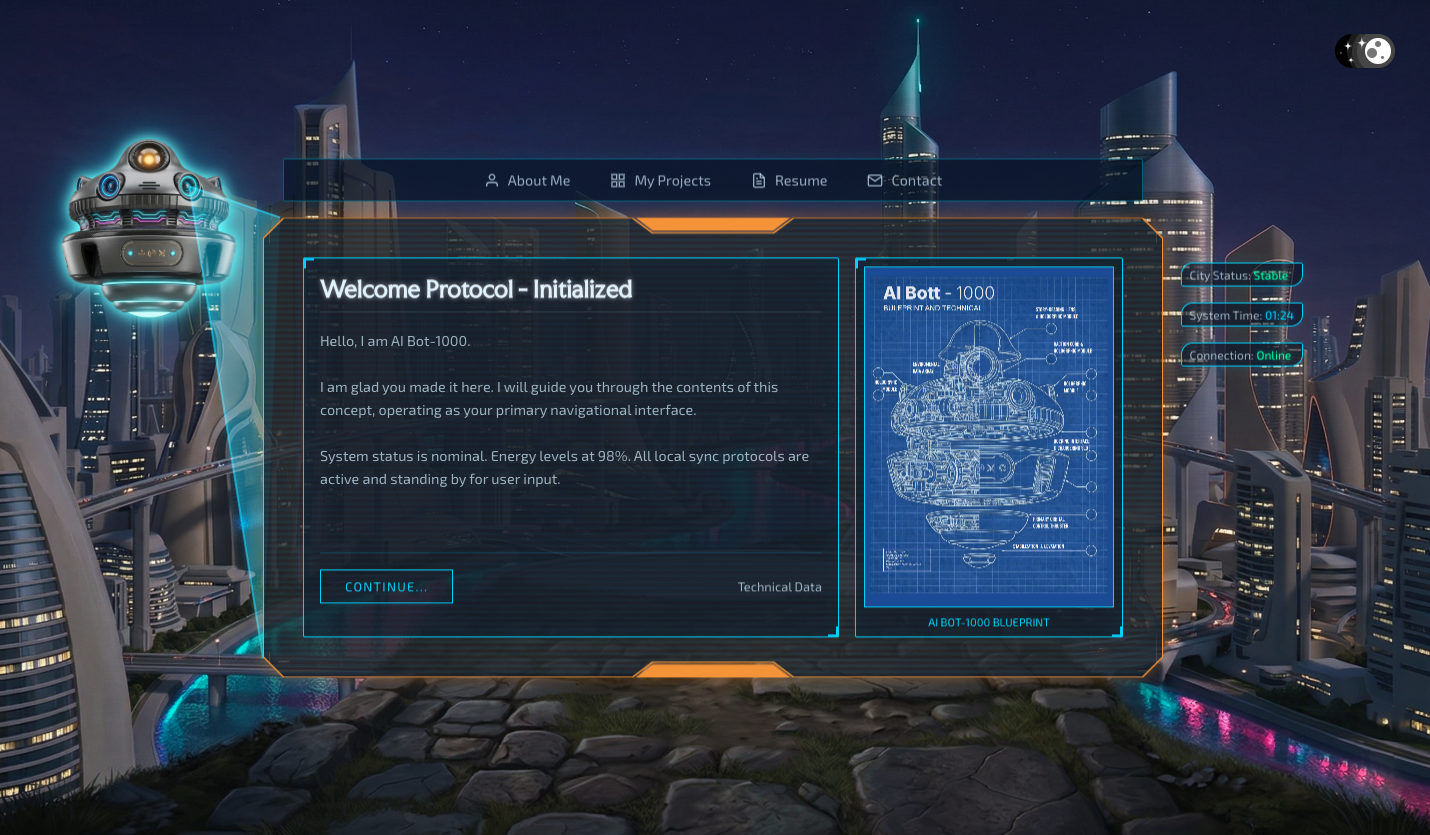Image resolution: width=1430 pixels, height=835 pixels.
Task: Toggle the night mode switch
Action: click(x=1364, y=51)
